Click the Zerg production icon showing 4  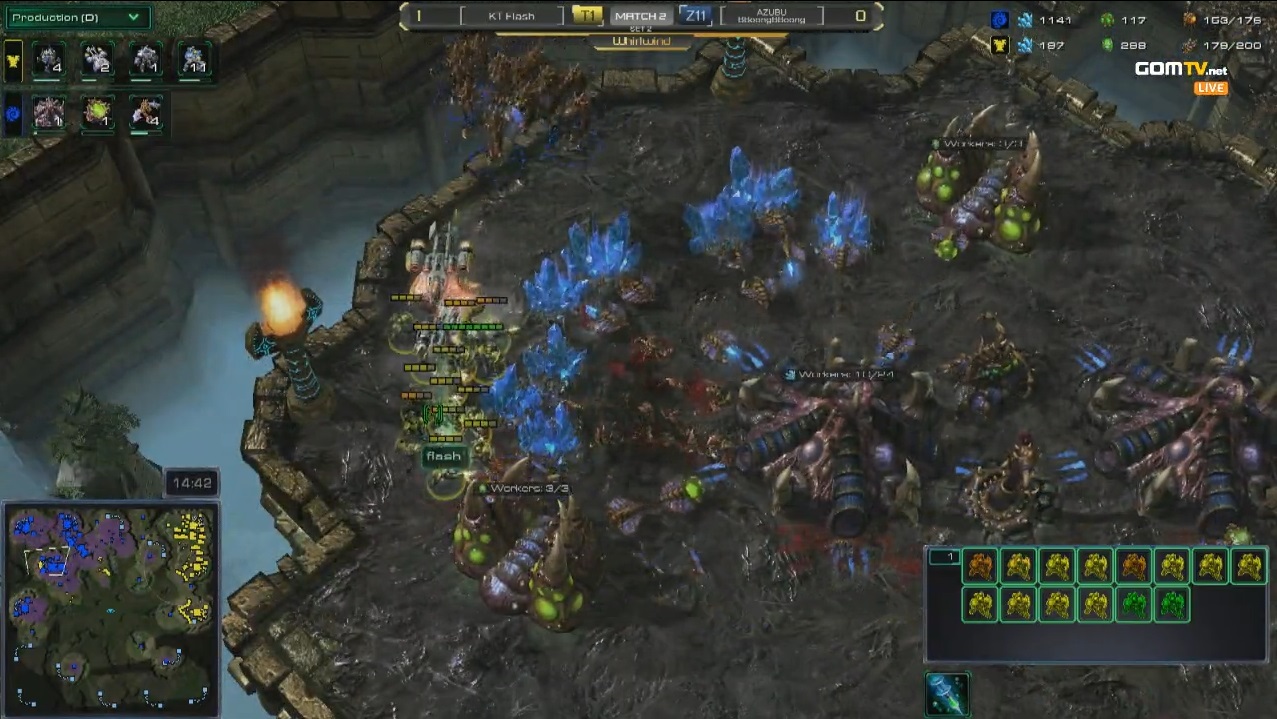tap(146, 113)
